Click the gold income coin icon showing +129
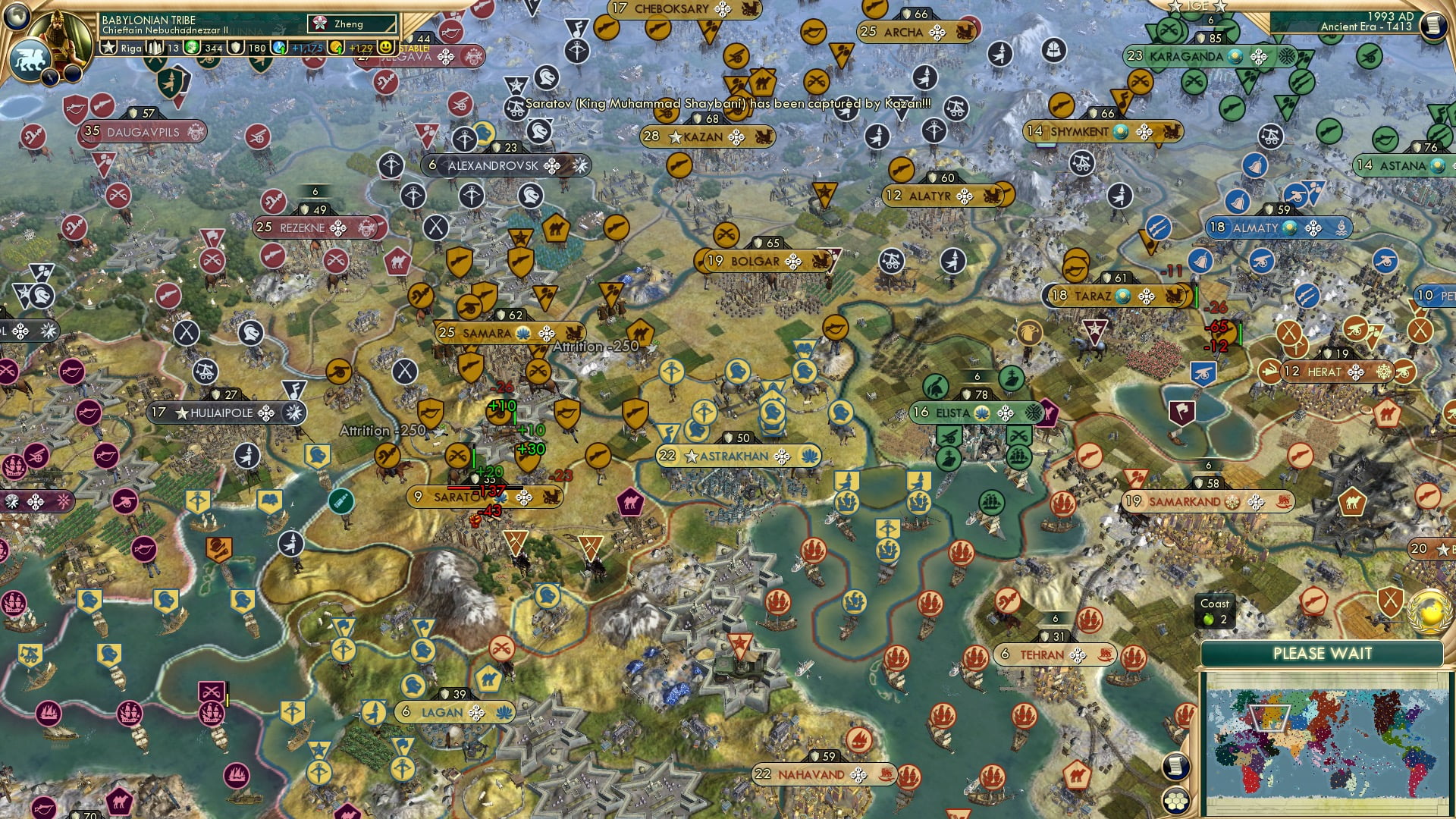 pyautogui.click(x=336, y=47)
